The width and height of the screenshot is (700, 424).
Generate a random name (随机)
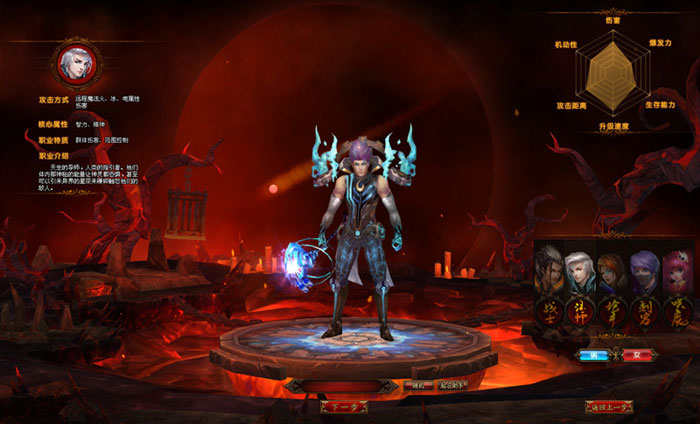click(x=417, y=385)
